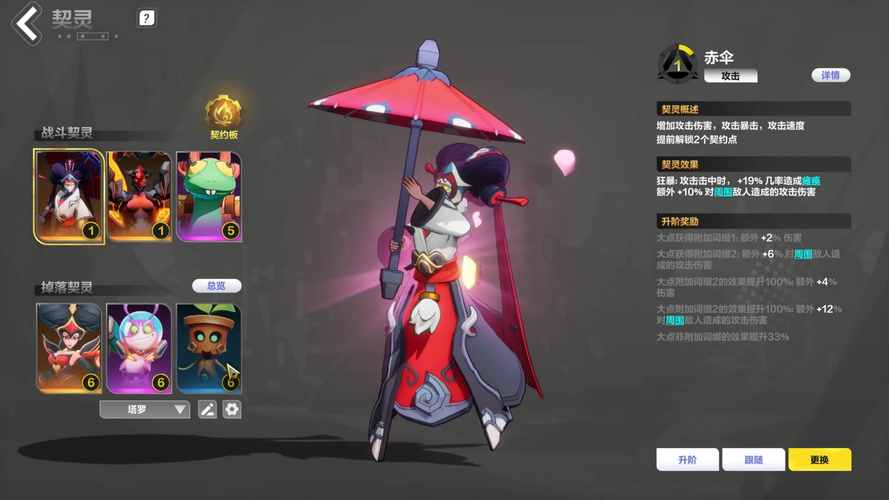Go back with the arrow button
Image resolution: width=889 pixels, height=500 pixels.
(x=27, y=23)
